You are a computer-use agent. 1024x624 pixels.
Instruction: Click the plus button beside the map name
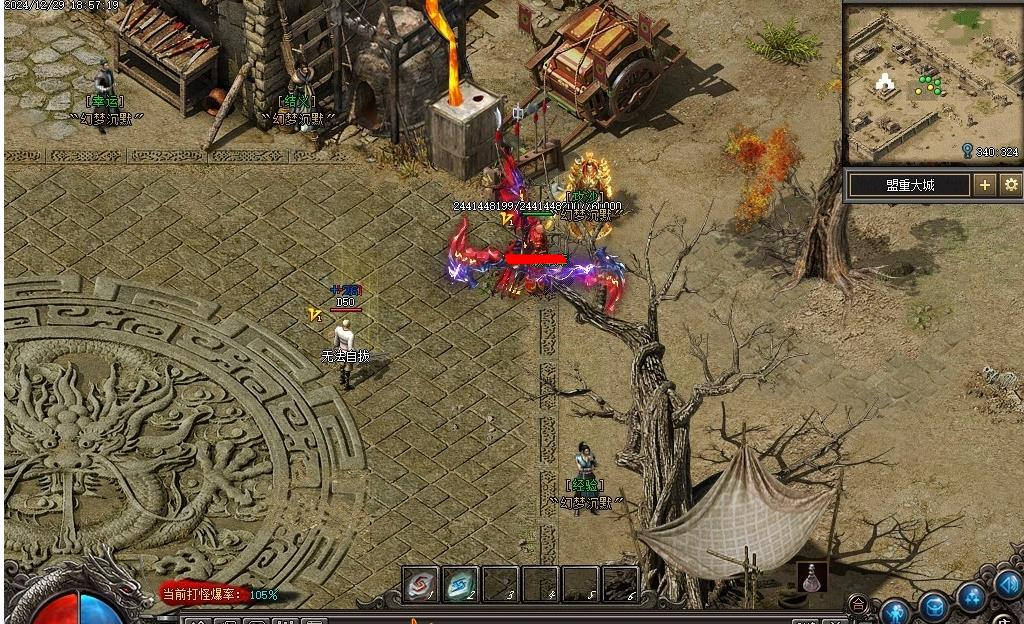985,185
